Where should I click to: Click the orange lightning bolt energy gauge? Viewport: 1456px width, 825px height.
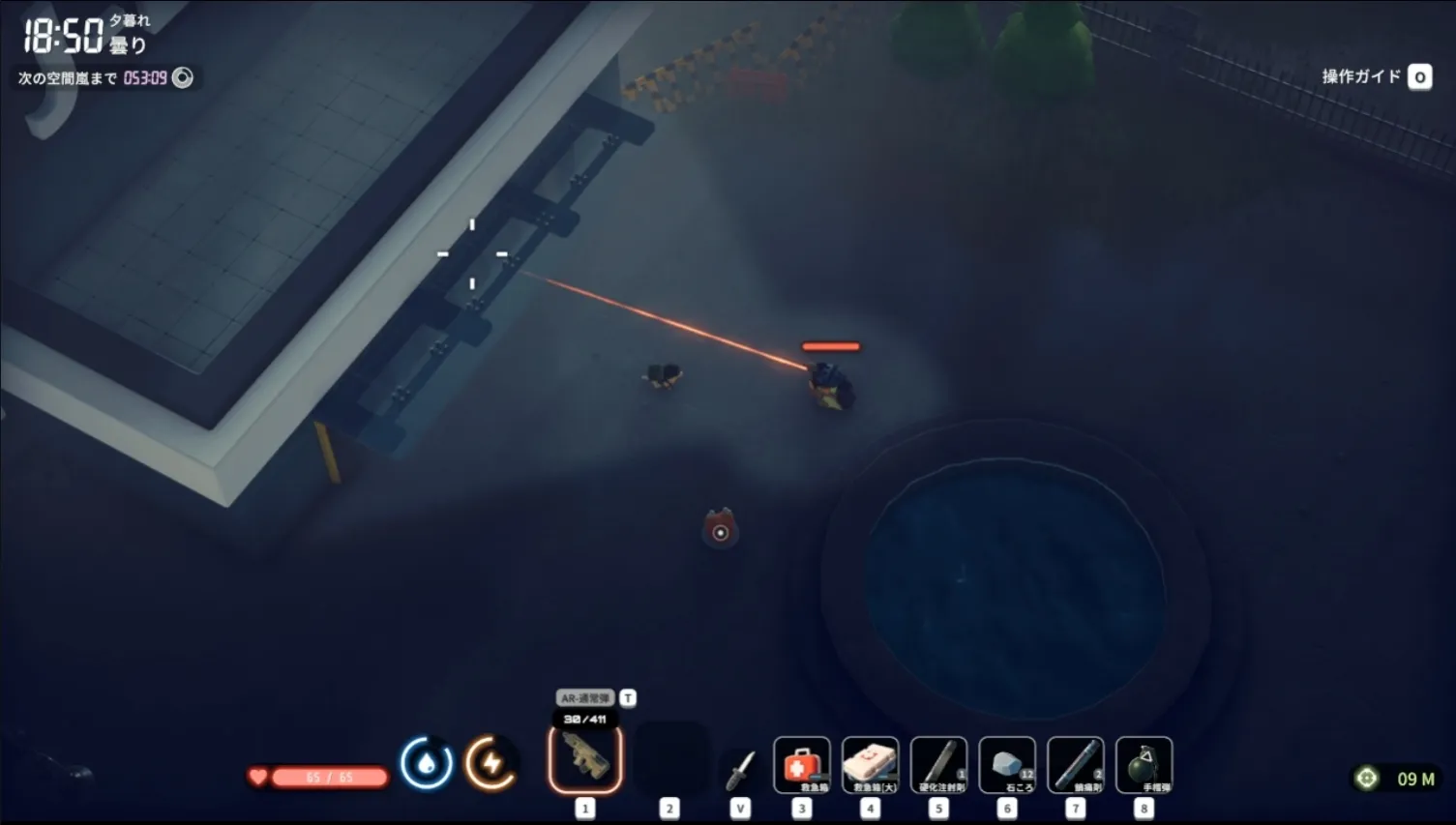[490, 763]
